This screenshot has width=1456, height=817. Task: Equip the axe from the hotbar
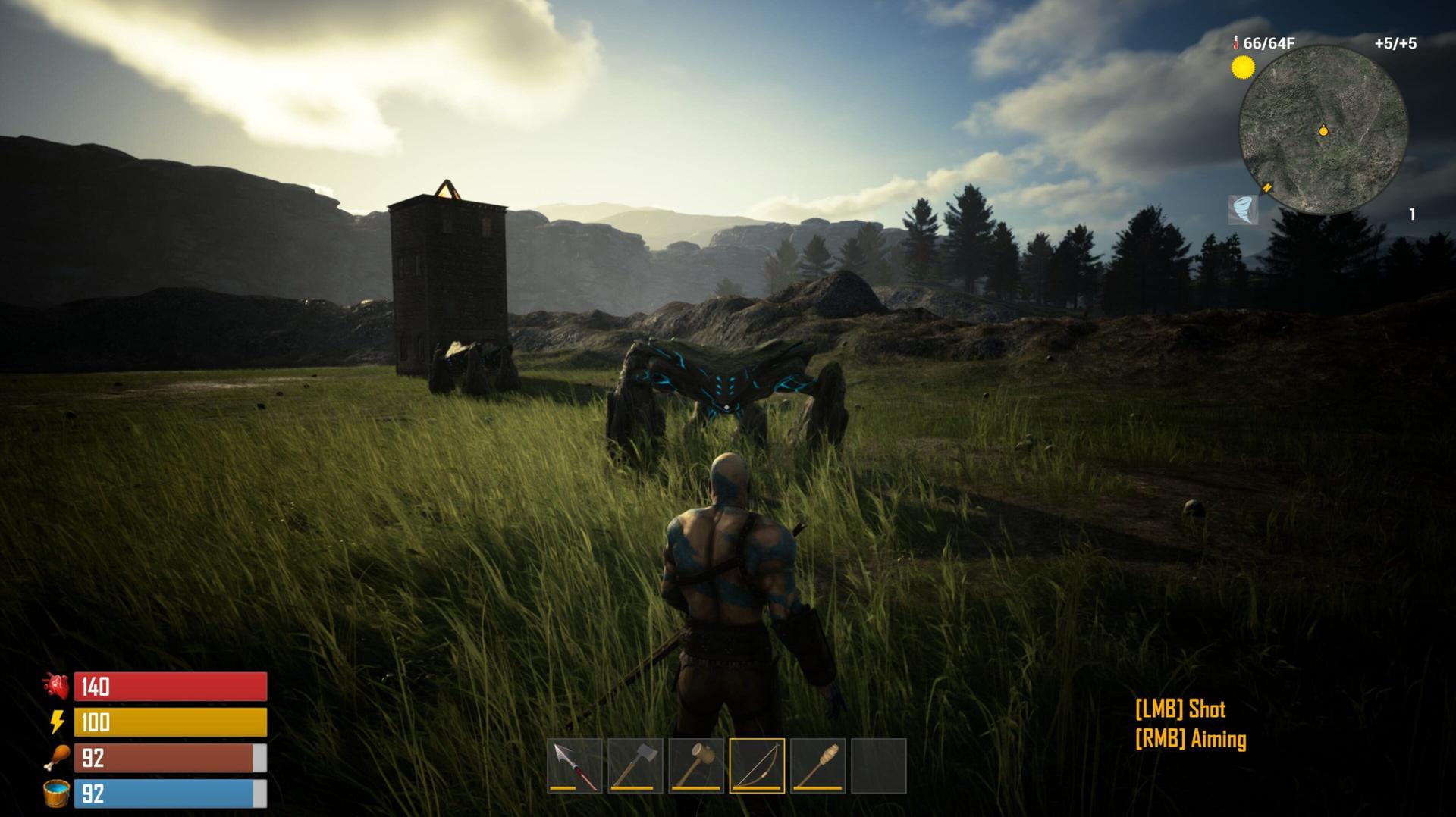pyautogui.click(x=635, y=765)
